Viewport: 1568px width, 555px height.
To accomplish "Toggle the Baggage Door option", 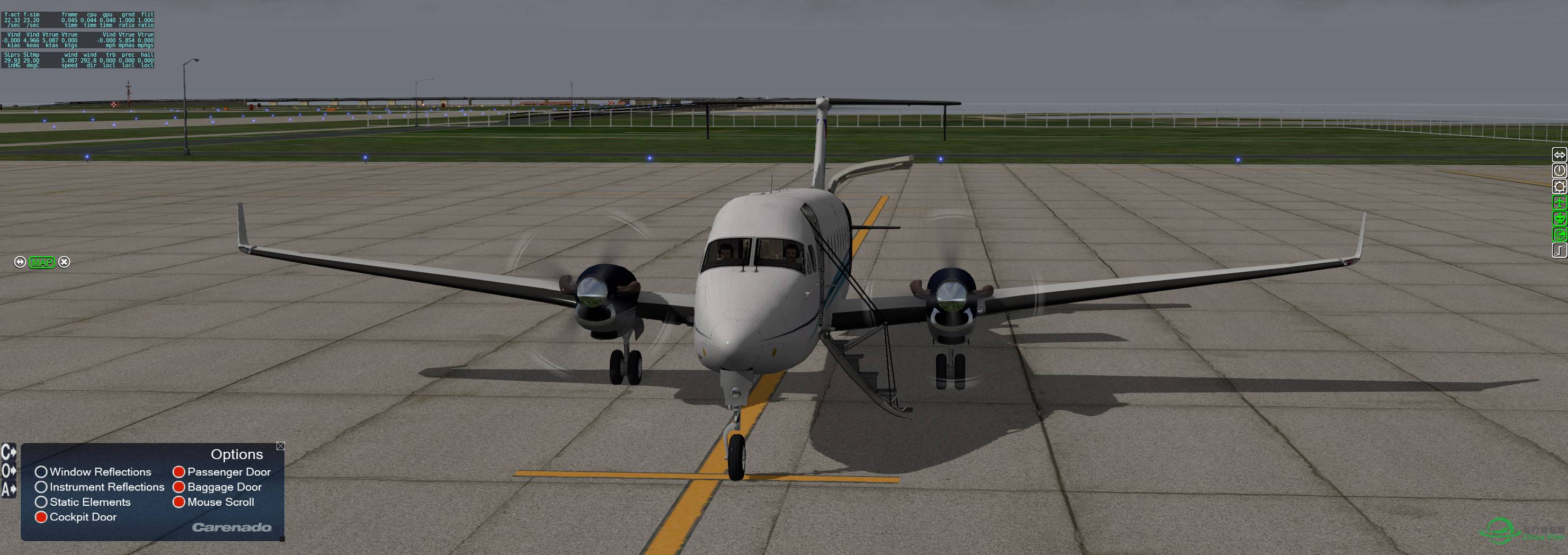I will pyautogui.click(x=179, y=487).
